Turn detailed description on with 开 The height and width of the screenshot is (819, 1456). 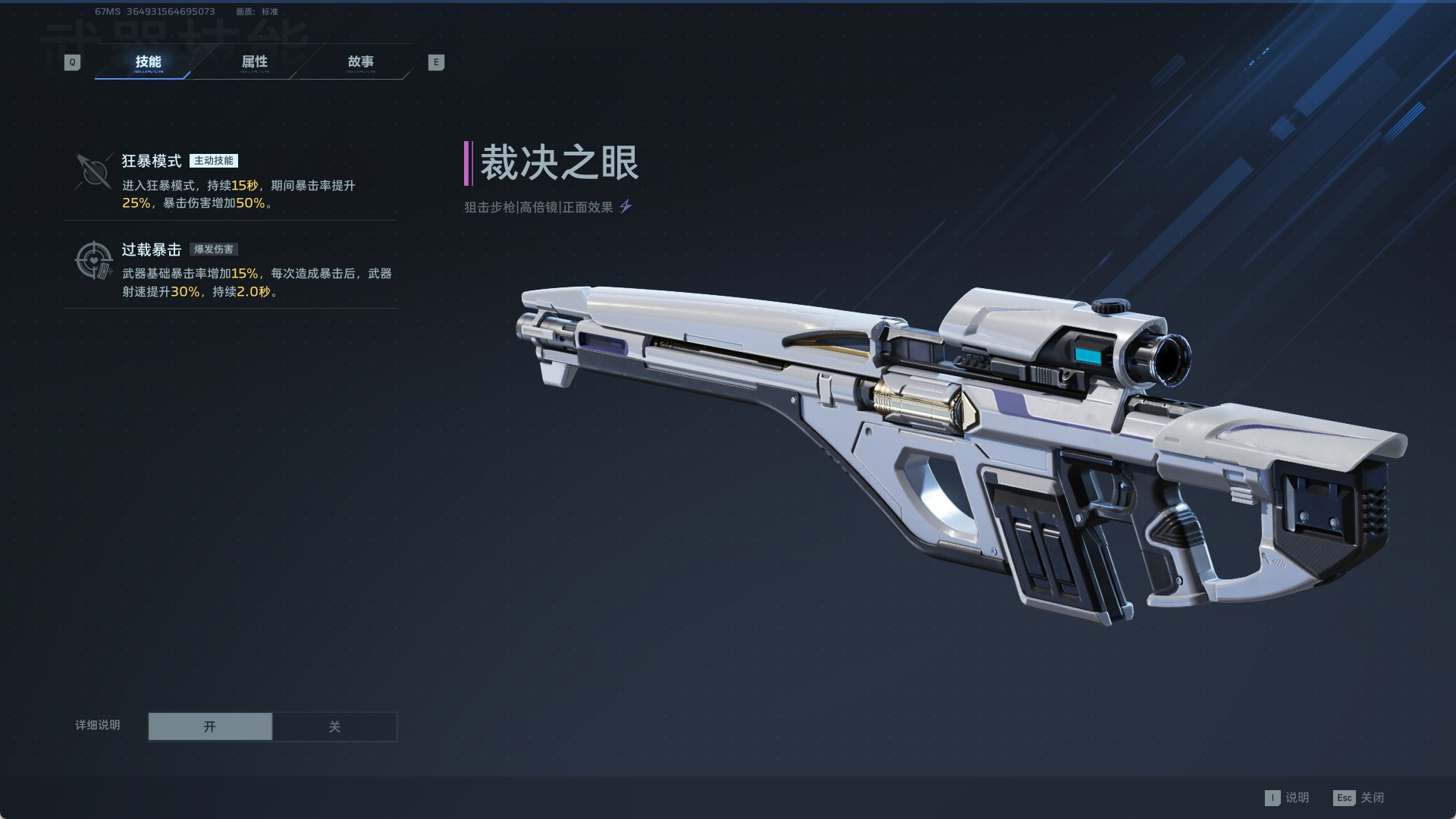(x=210, y=726)
